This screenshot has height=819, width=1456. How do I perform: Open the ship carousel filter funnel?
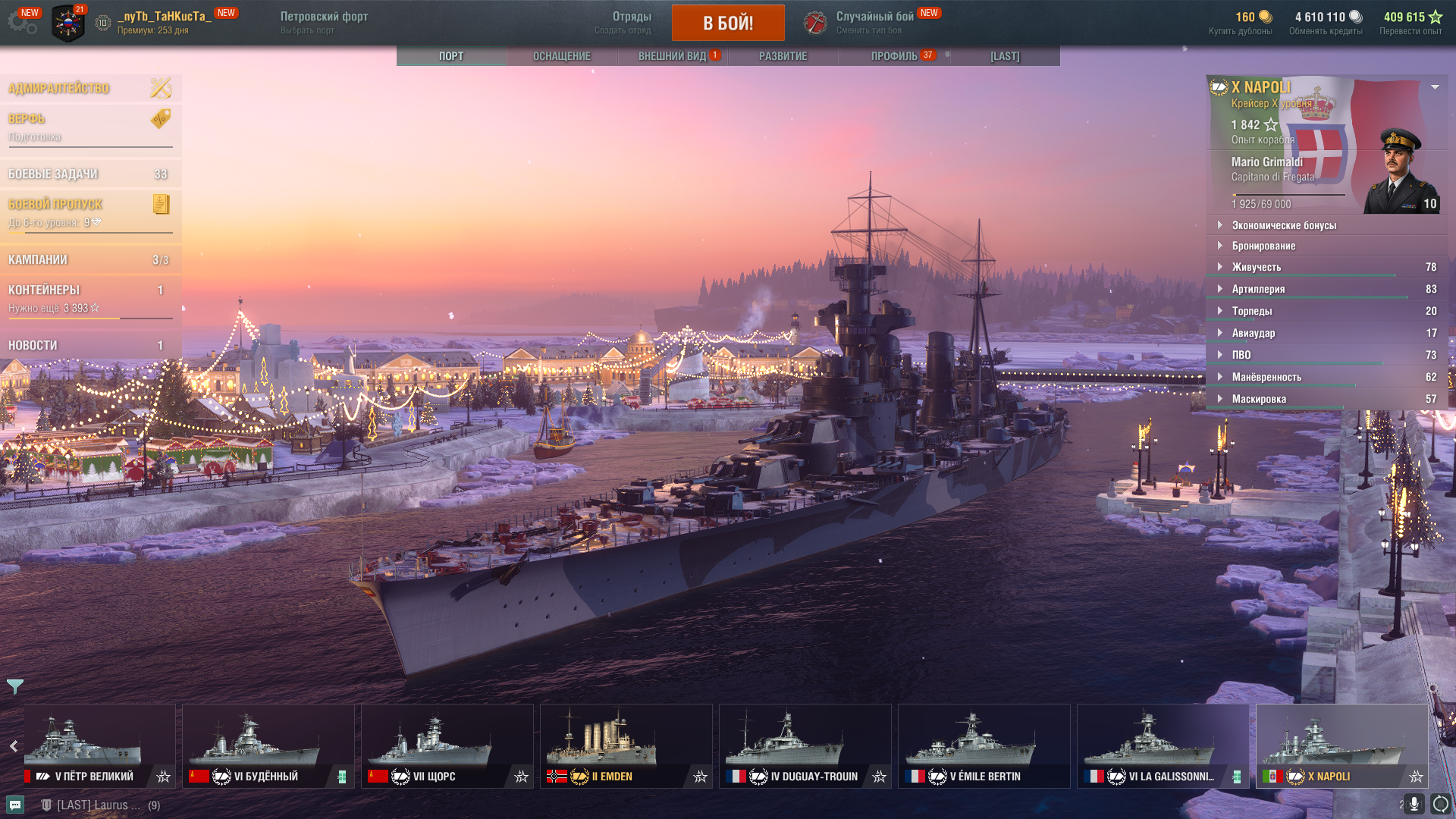pyautogui.click(x=14, y=686)
